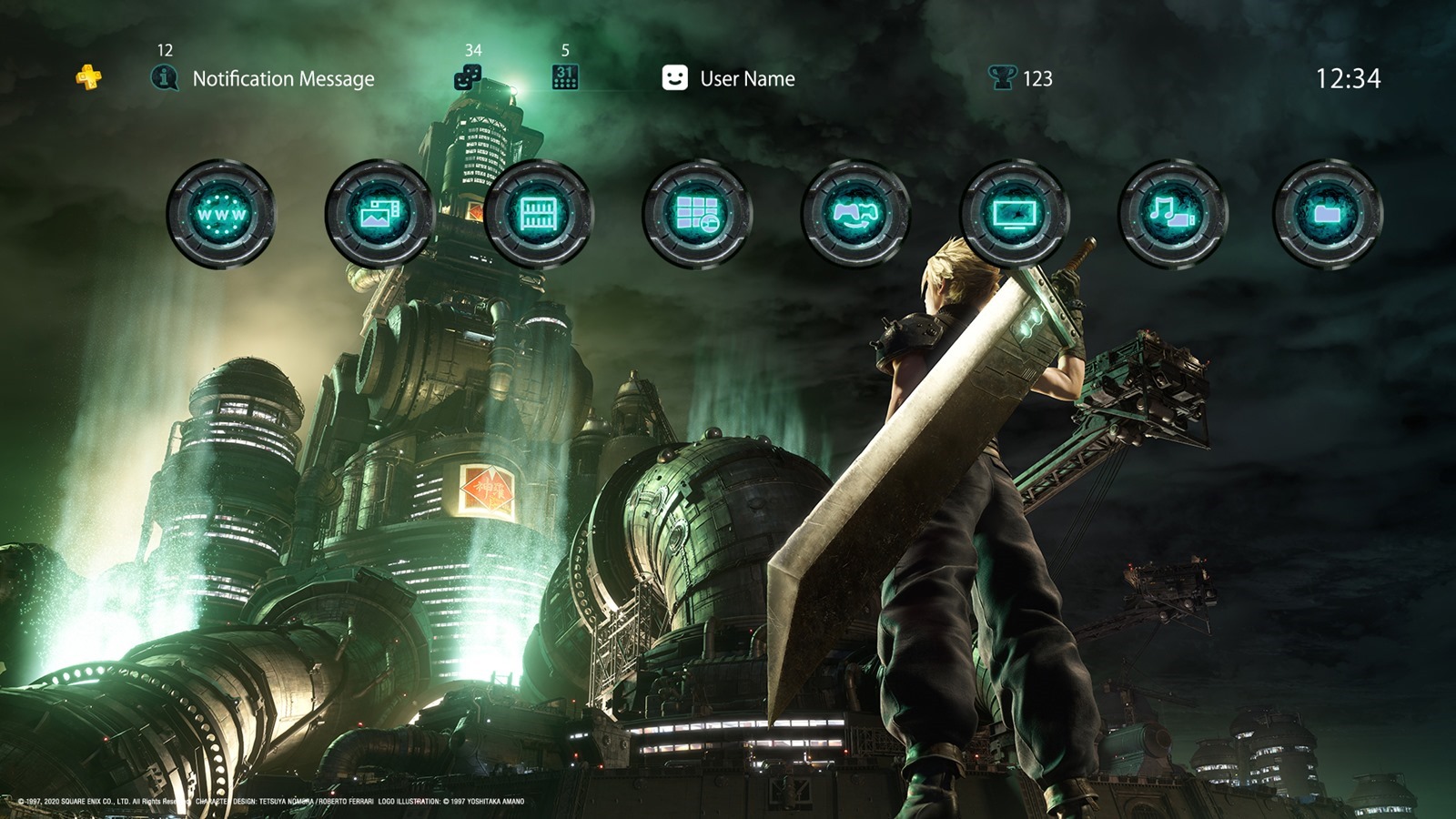1456x819 pixels.
Task: Select the calendar events icon
Action: tap(565, 78)
